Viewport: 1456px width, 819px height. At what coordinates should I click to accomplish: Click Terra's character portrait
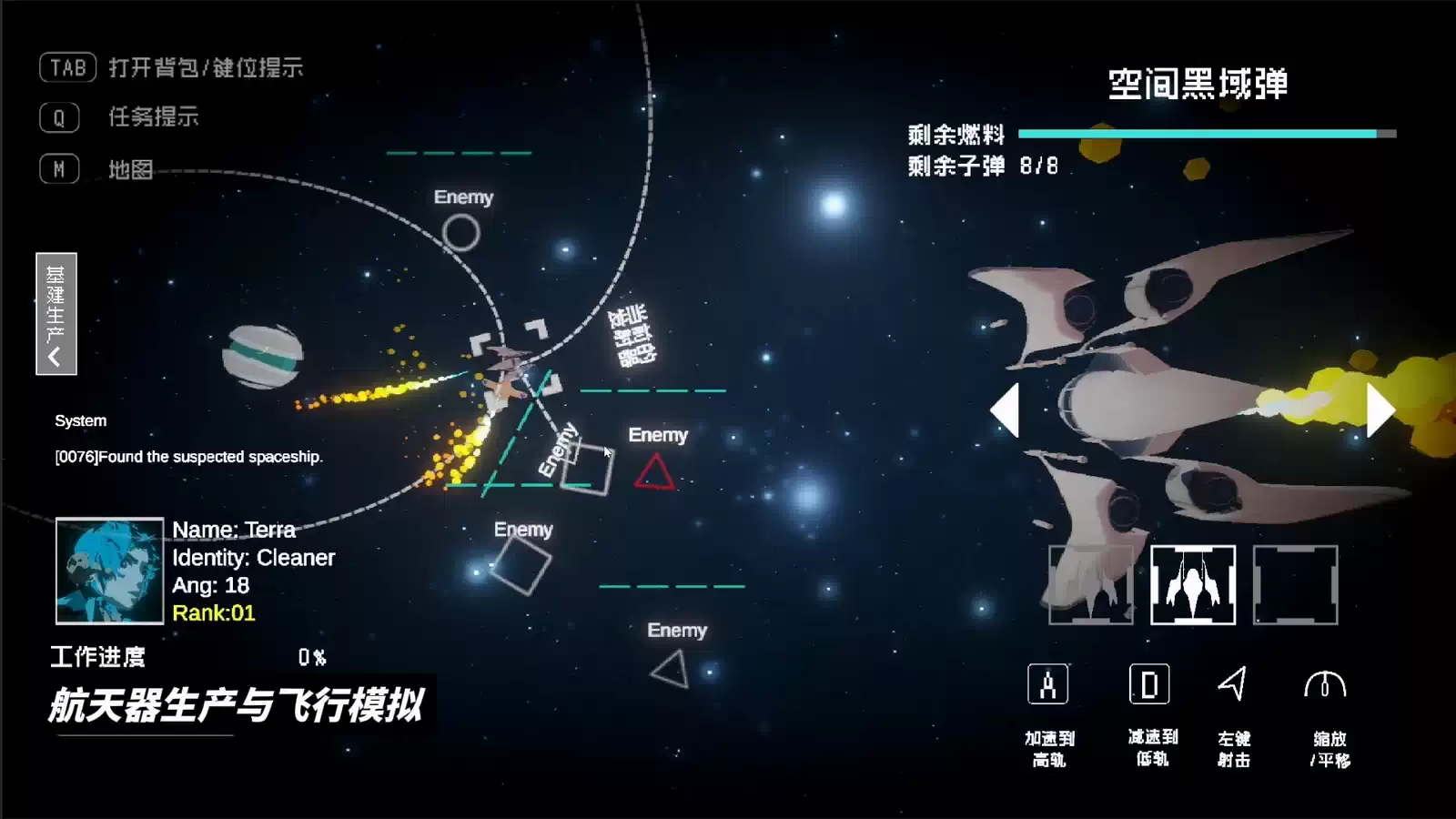[x=109, y=571]
